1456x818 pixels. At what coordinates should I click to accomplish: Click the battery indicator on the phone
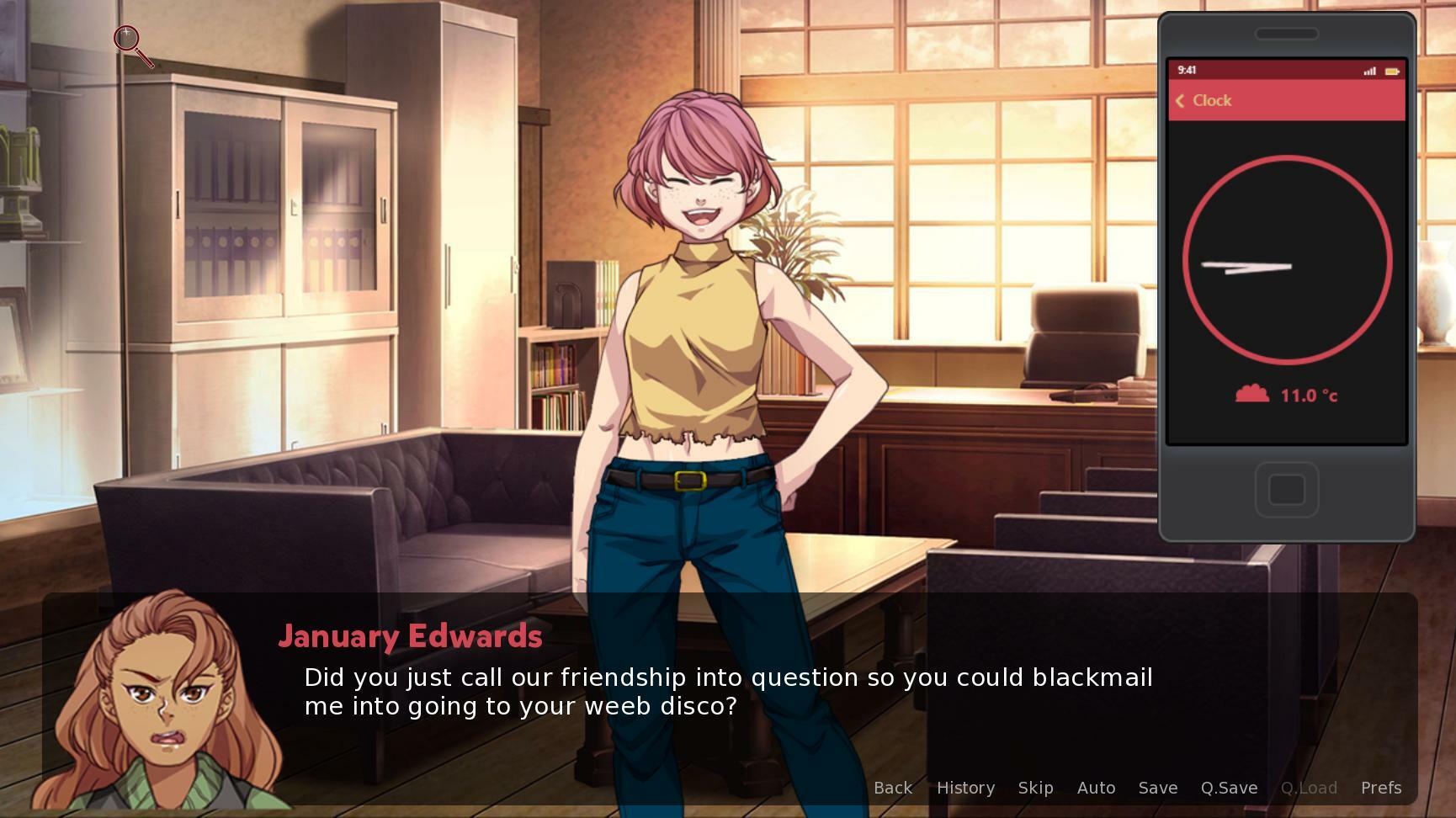pos(1391,72)
